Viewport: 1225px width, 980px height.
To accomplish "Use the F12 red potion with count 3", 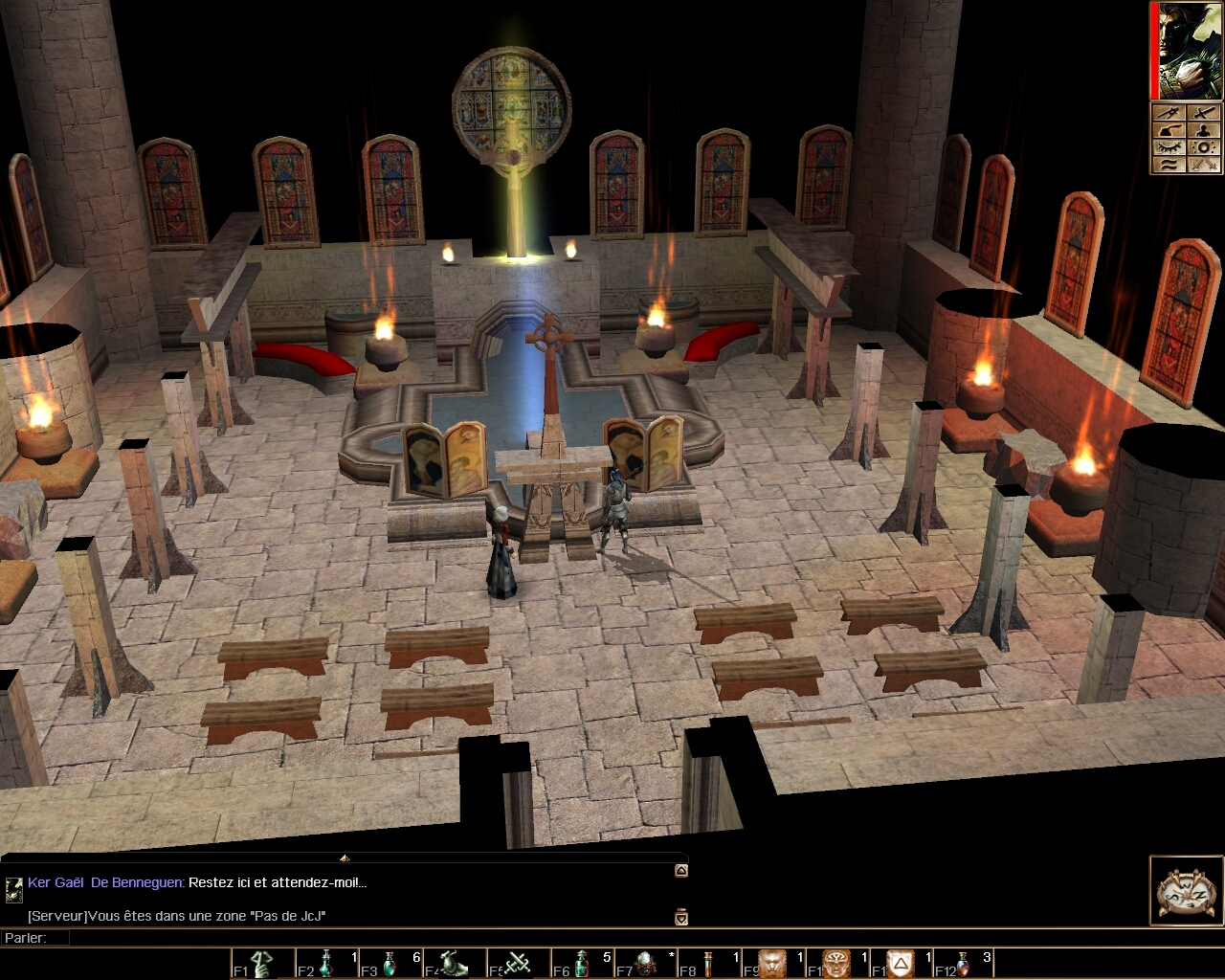I will tap(963, 963).
